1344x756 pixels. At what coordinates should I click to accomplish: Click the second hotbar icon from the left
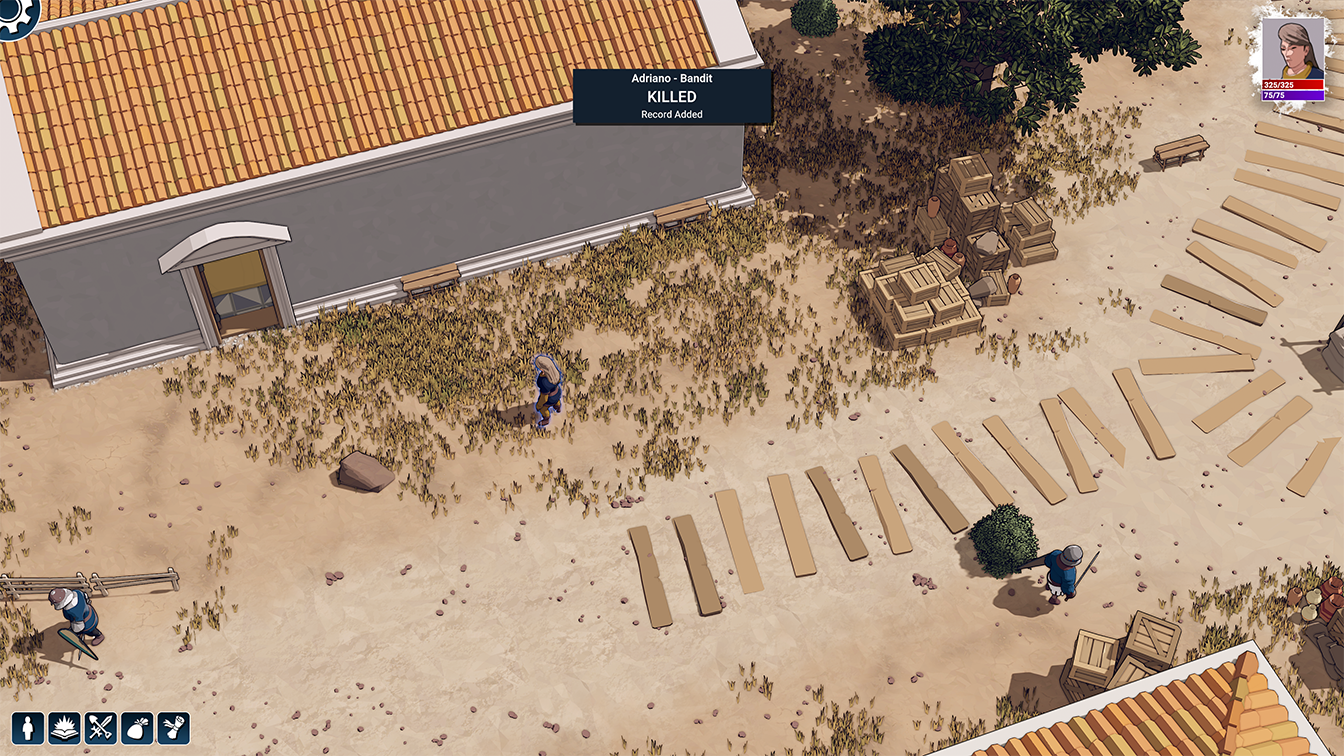click(64, 727)
